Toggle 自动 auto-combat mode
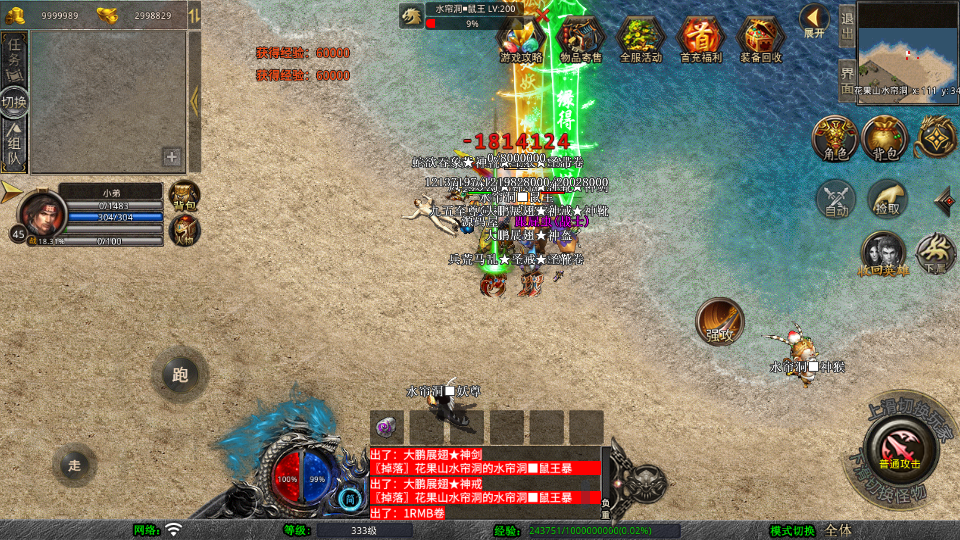 click(x=836, y=199)
